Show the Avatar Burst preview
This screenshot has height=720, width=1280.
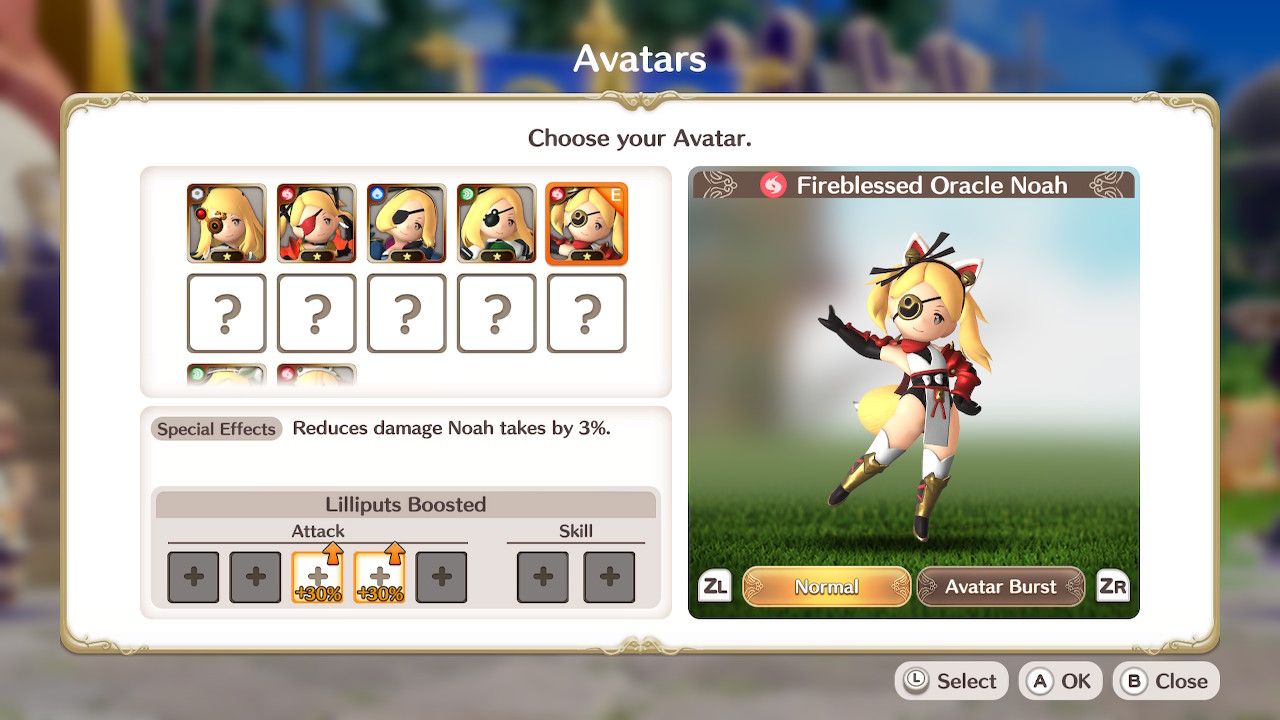coord(1000,587)
